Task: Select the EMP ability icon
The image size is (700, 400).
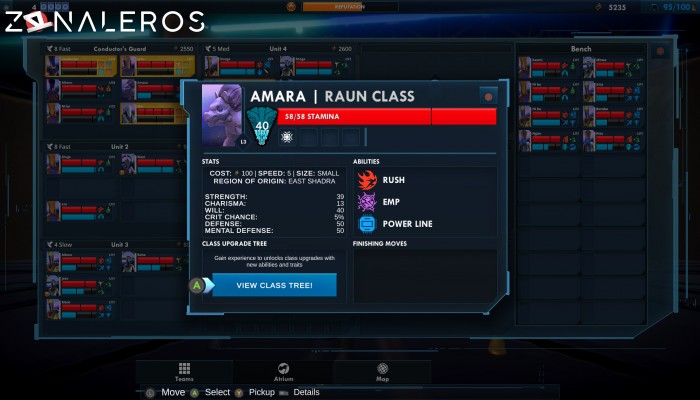Action: 367,202
